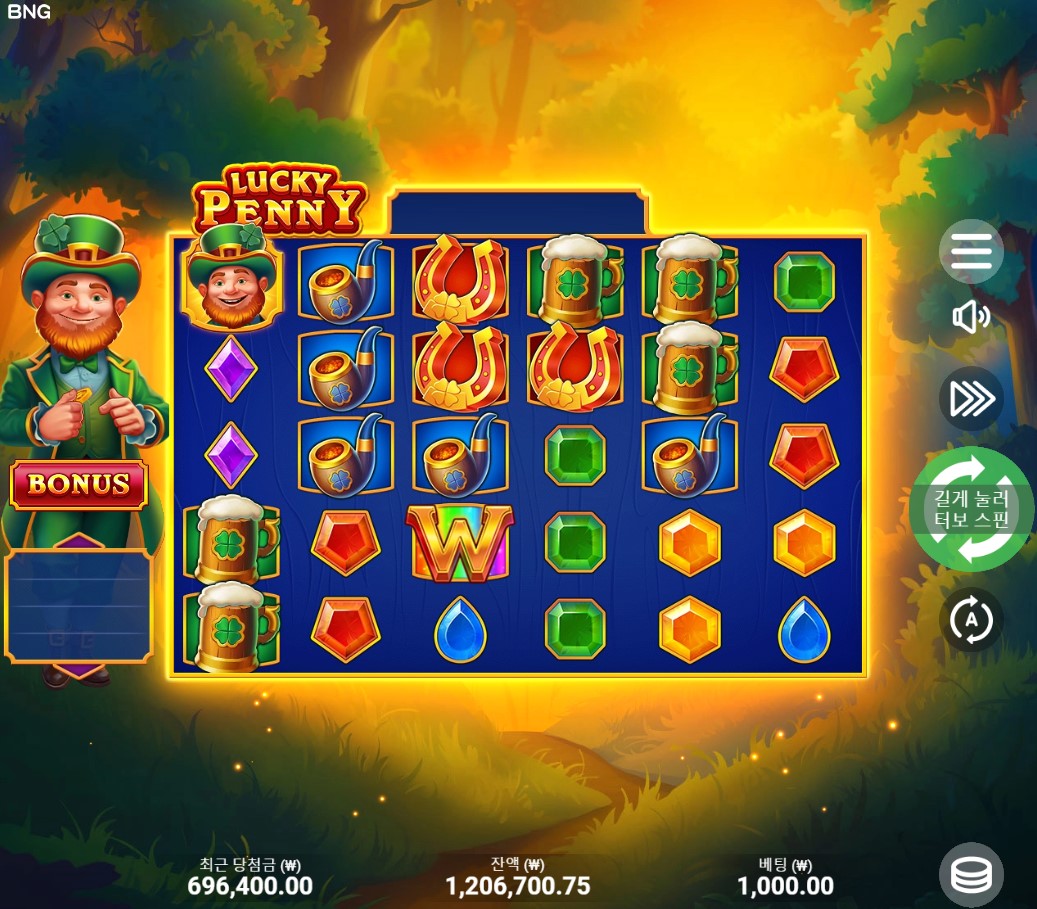Screen dimensions: 1037x909
Task: Toggle the sound speaker icon
Action: [x=971, y=318]
